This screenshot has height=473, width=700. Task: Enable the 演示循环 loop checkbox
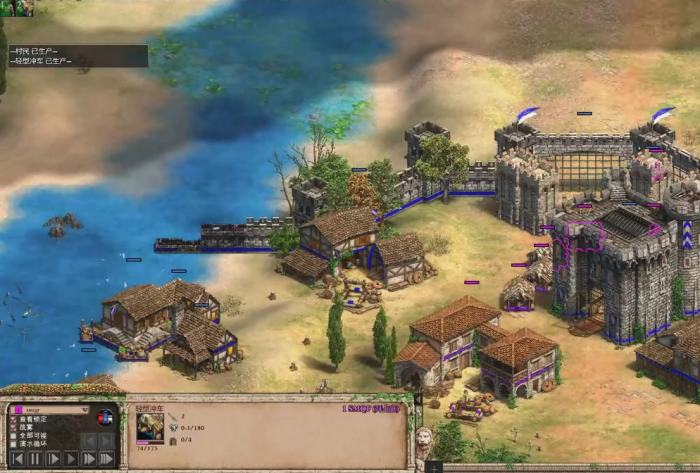coord(13,446)
